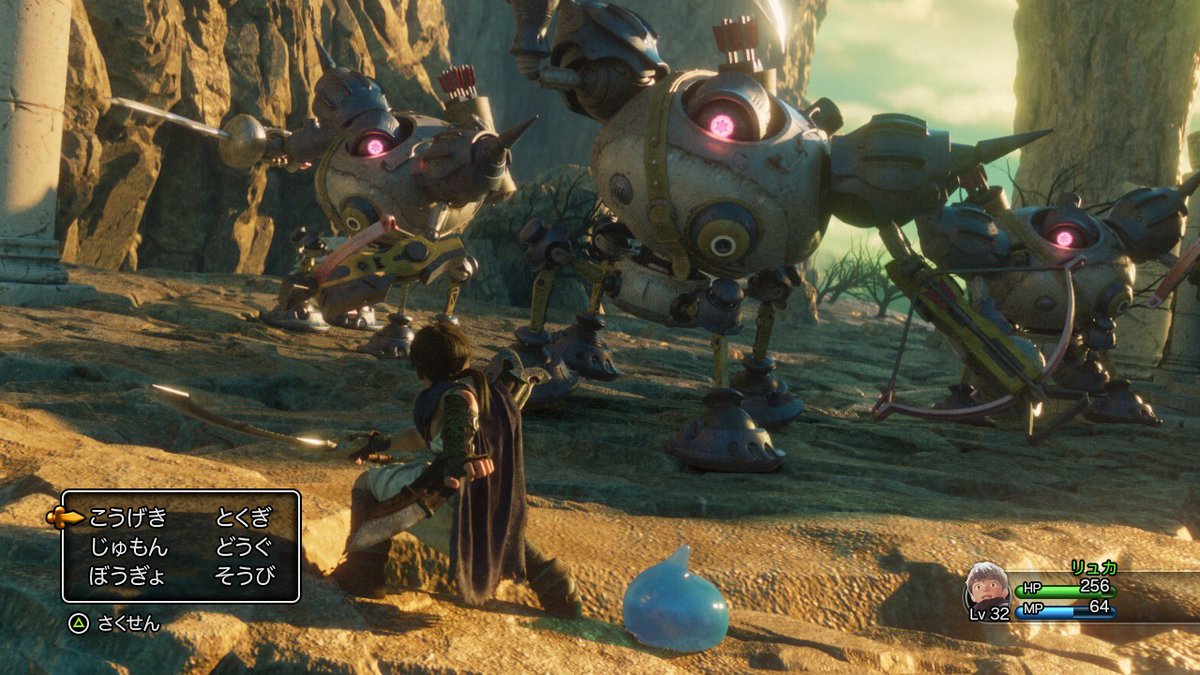Choose とくぎ from the battle menu

243,518
